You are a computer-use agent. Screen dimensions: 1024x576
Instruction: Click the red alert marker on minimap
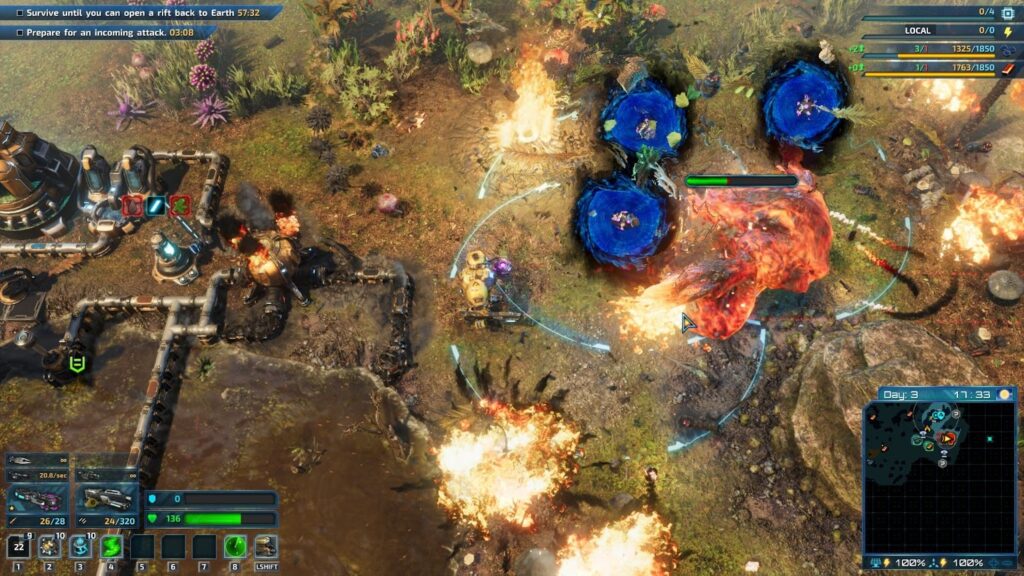click(x=948, y=438)
